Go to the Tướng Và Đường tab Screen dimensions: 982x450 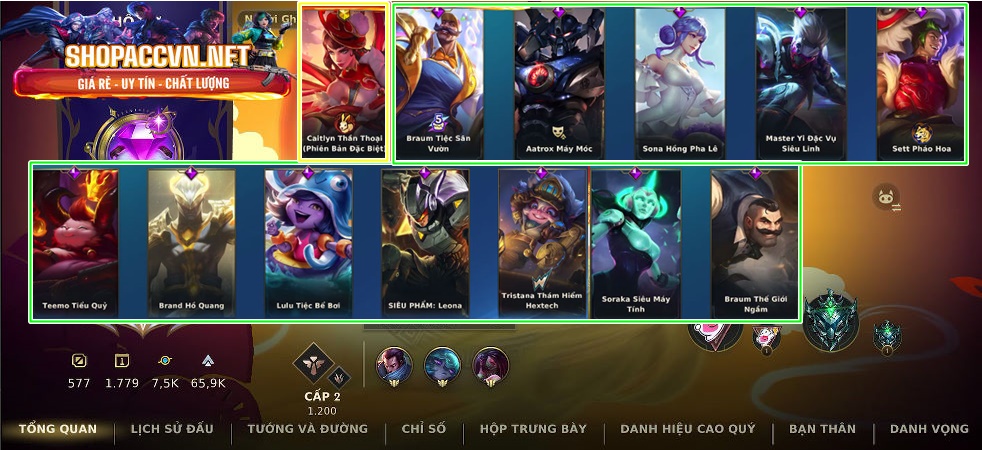[x=307, y=429]
